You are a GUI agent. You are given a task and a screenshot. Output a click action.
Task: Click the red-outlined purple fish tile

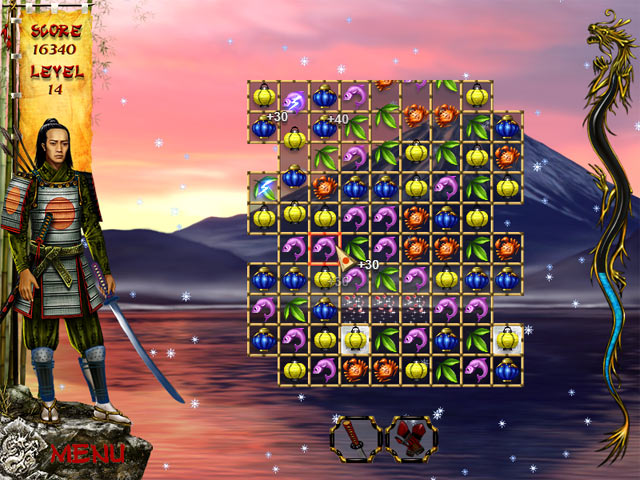324,247
